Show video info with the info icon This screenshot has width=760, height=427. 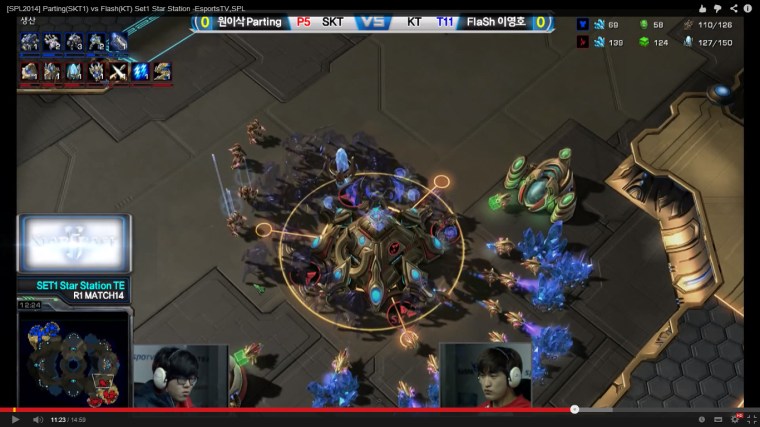pos(748,8)
